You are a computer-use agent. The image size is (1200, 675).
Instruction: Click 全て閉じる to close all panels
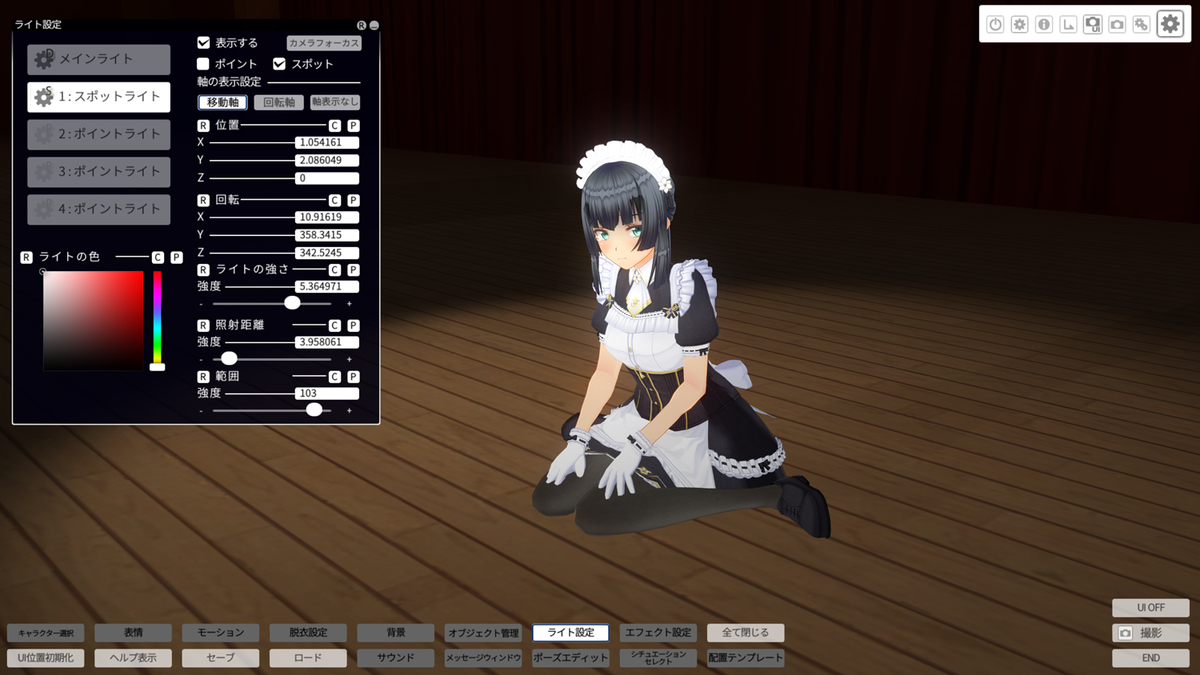tap(745, 633)
